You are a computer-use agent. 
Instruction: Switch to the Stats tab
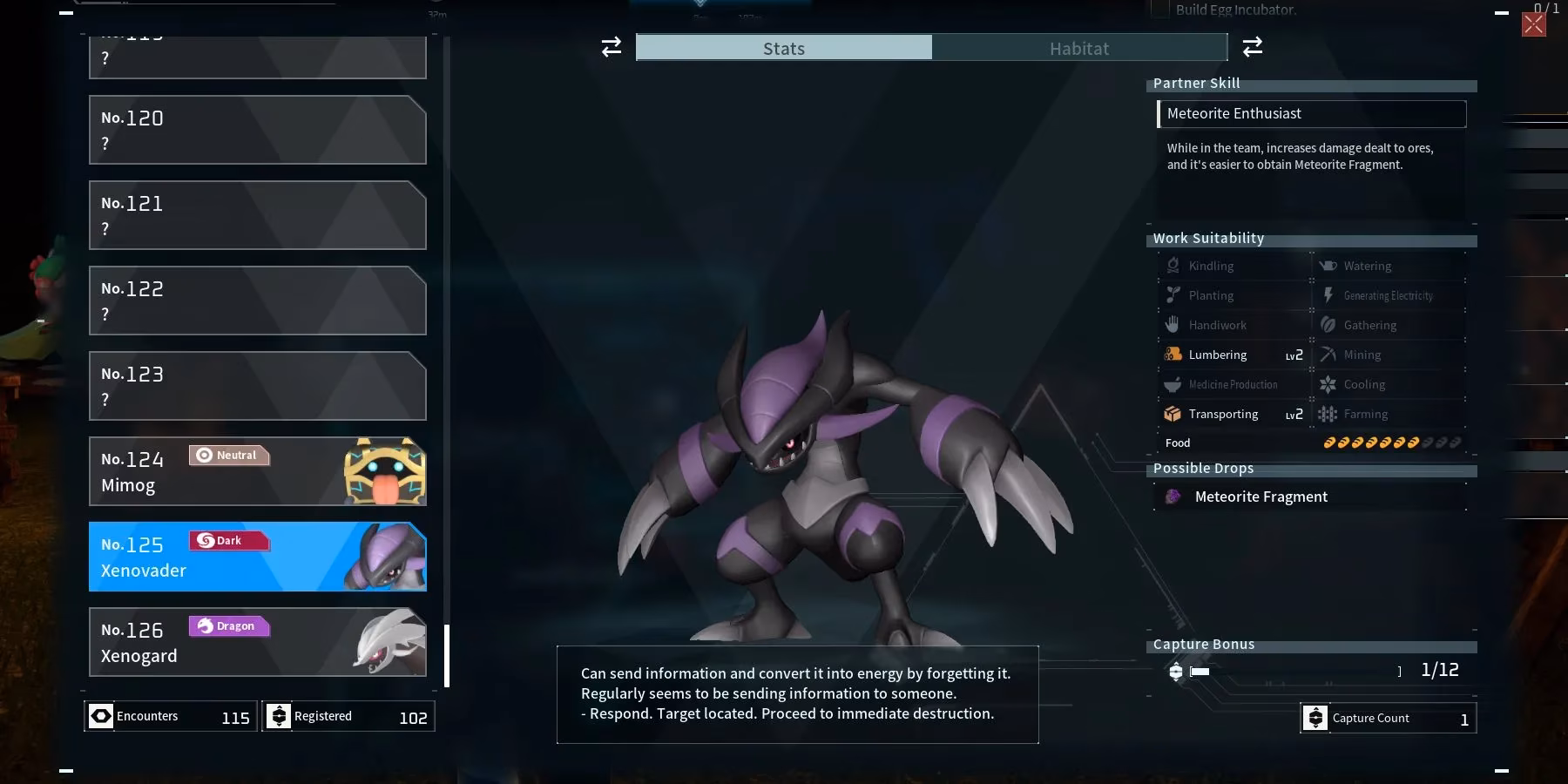click(782, 48)
